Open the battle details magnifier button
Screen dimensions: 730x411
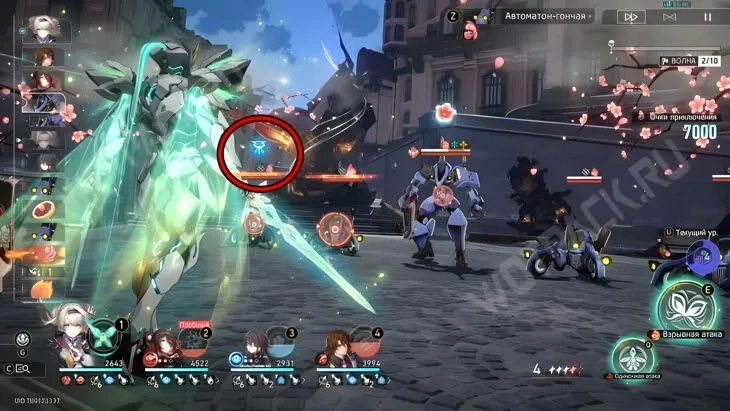23,369
